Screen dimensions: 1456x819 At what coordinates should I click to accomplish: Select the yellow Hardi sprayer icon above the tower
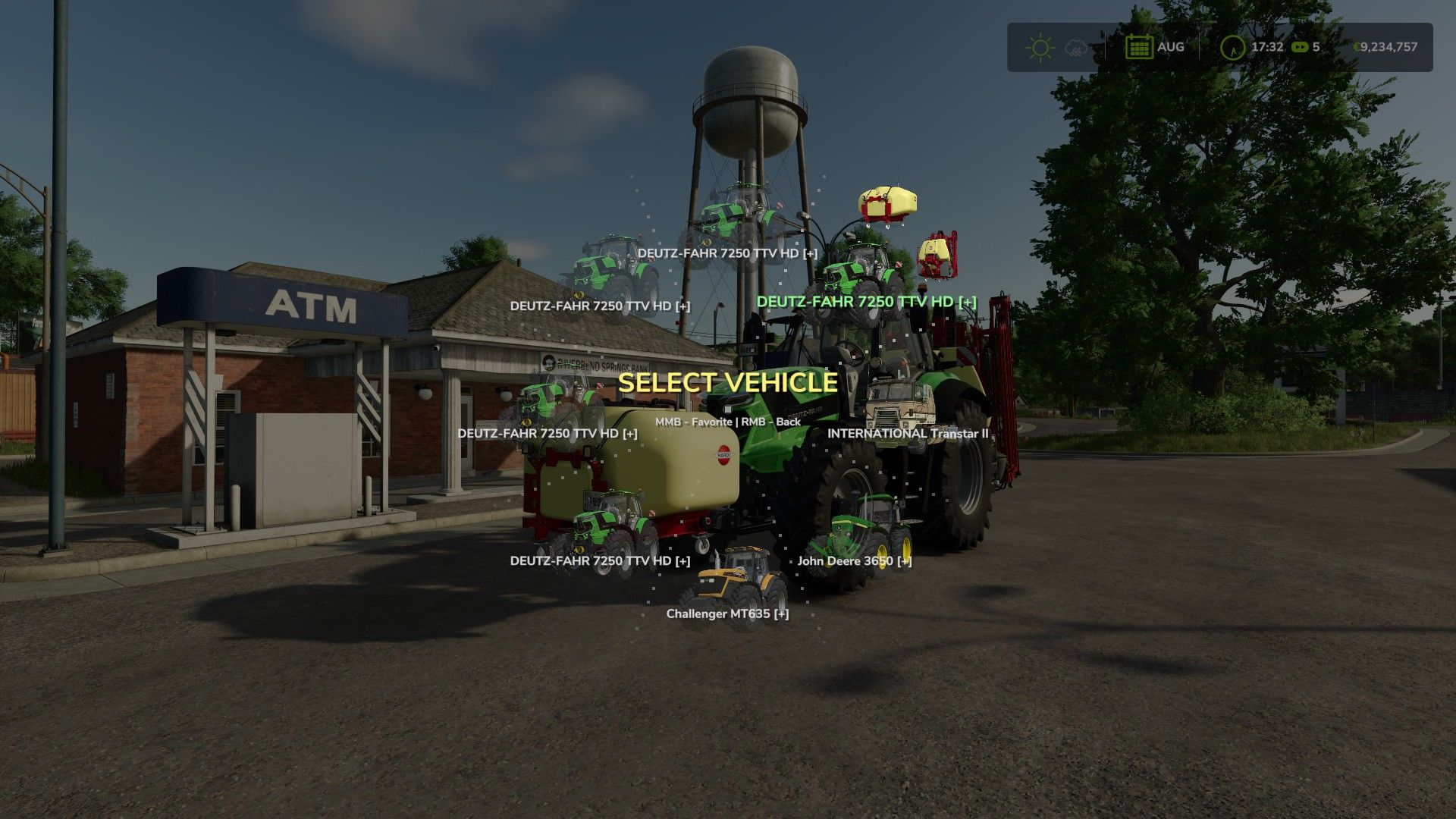pyautogui.click(x=886, y=201)
